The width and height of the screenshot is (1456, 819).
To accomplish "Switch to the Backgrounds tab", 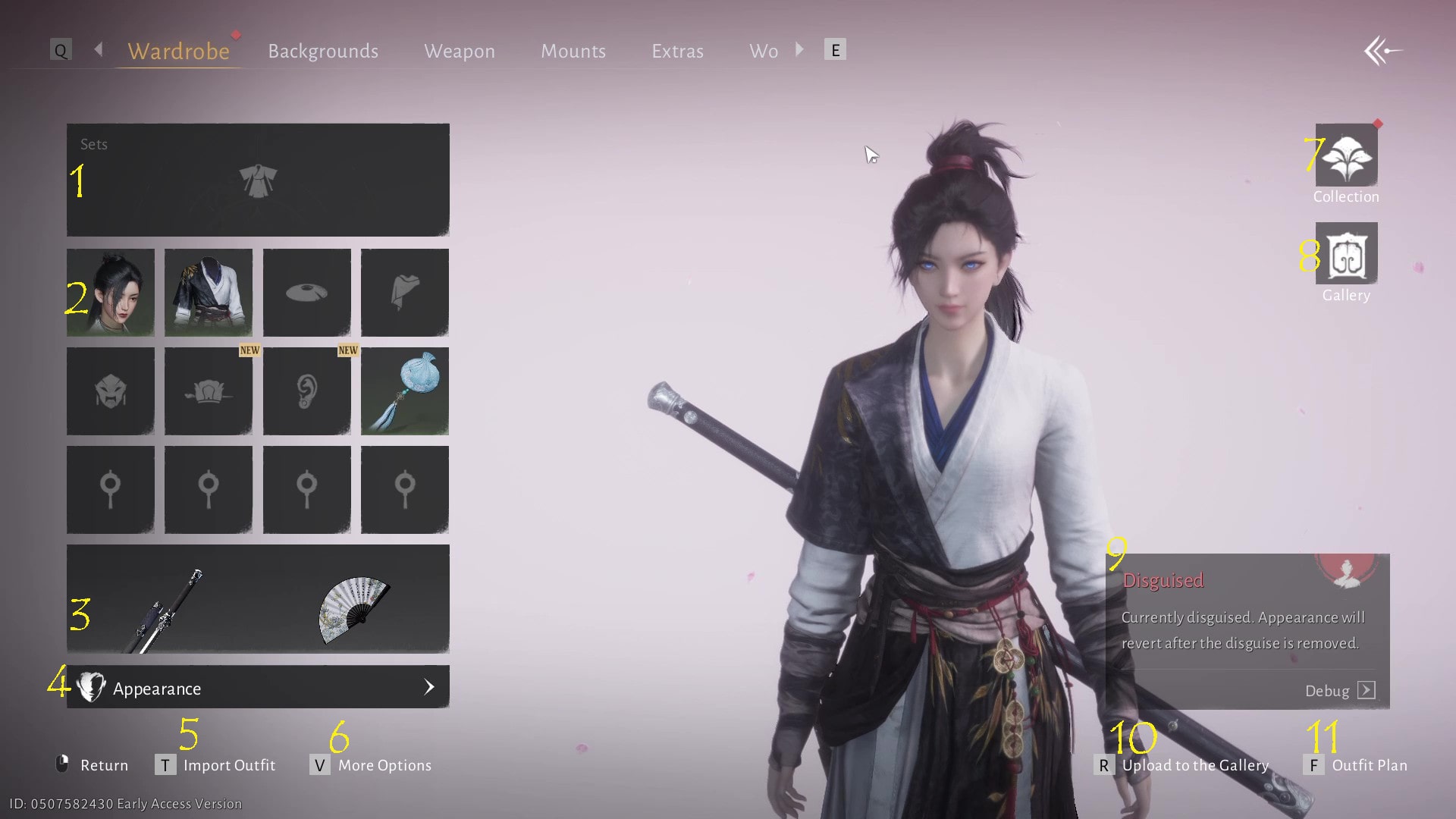I will point(323,51).
